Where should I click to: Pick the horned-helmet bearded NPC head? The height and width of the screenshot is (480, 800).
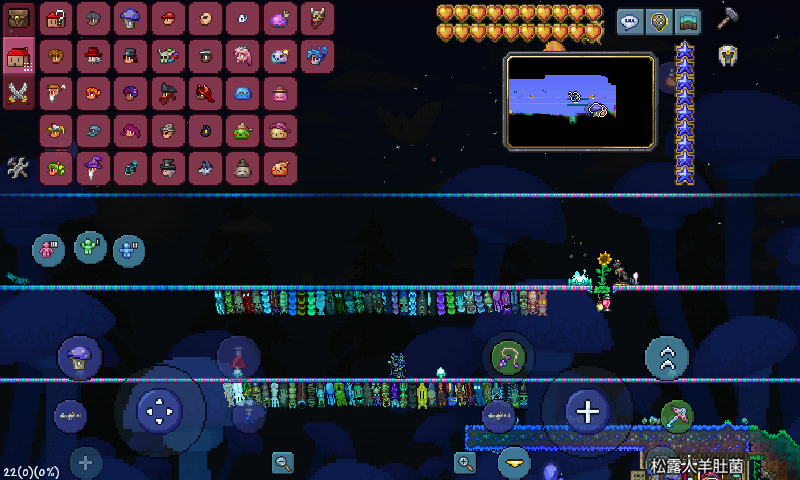tap(317, 18)
